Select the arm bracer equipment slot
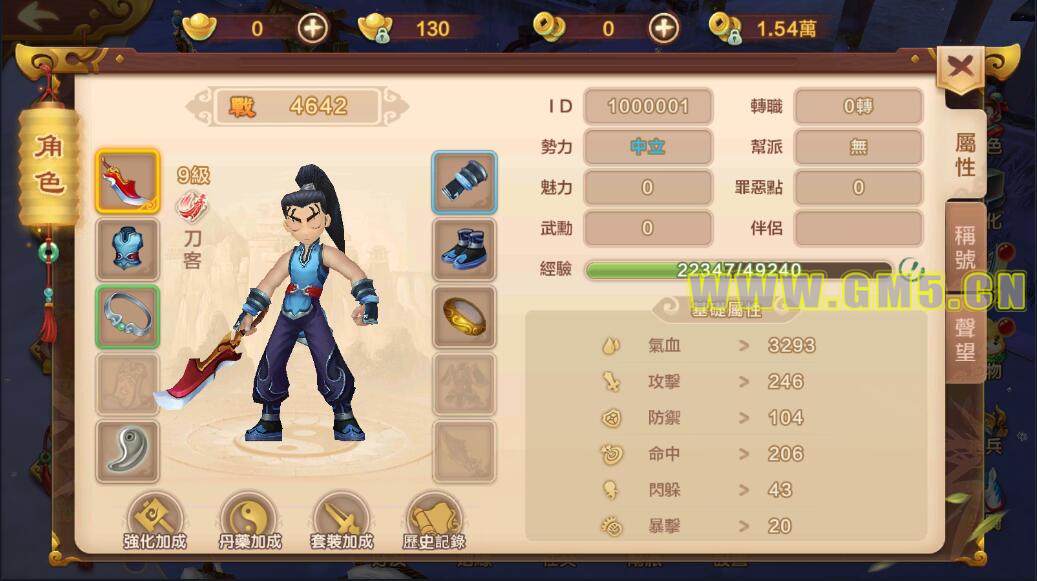The width and height of the screenshot is (1037, 581). [x=464, y=182]
